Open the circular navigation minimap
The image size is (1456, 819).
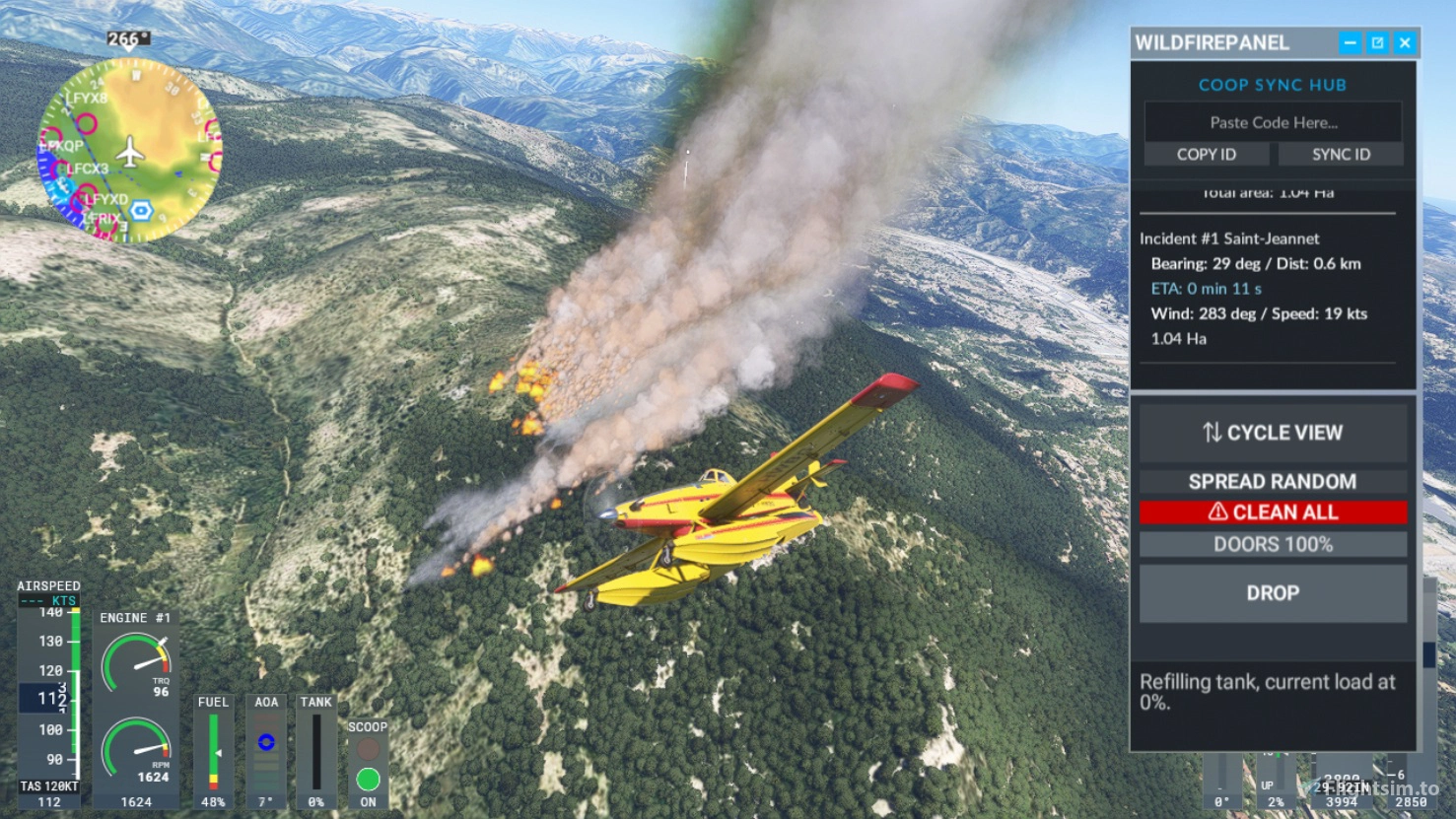[129, 151]
